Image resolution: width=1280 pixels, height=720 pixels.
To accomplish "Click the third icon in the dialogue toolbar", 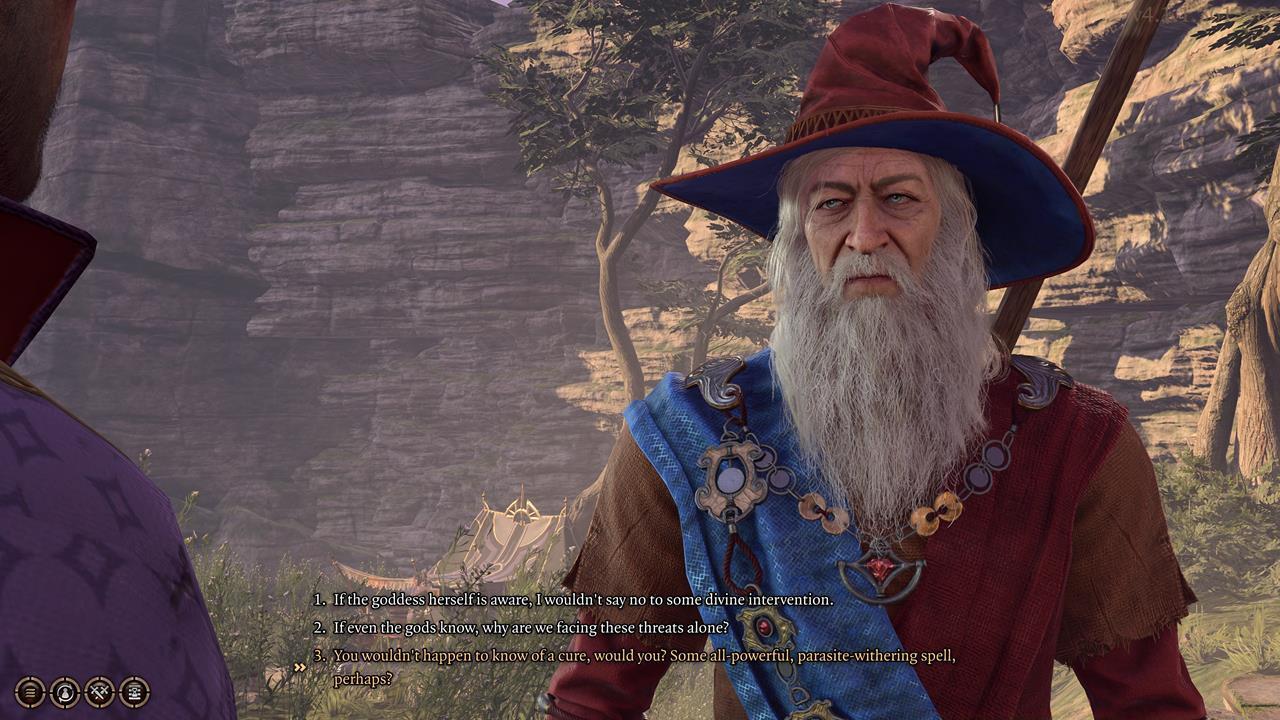I will coord(99,693).
